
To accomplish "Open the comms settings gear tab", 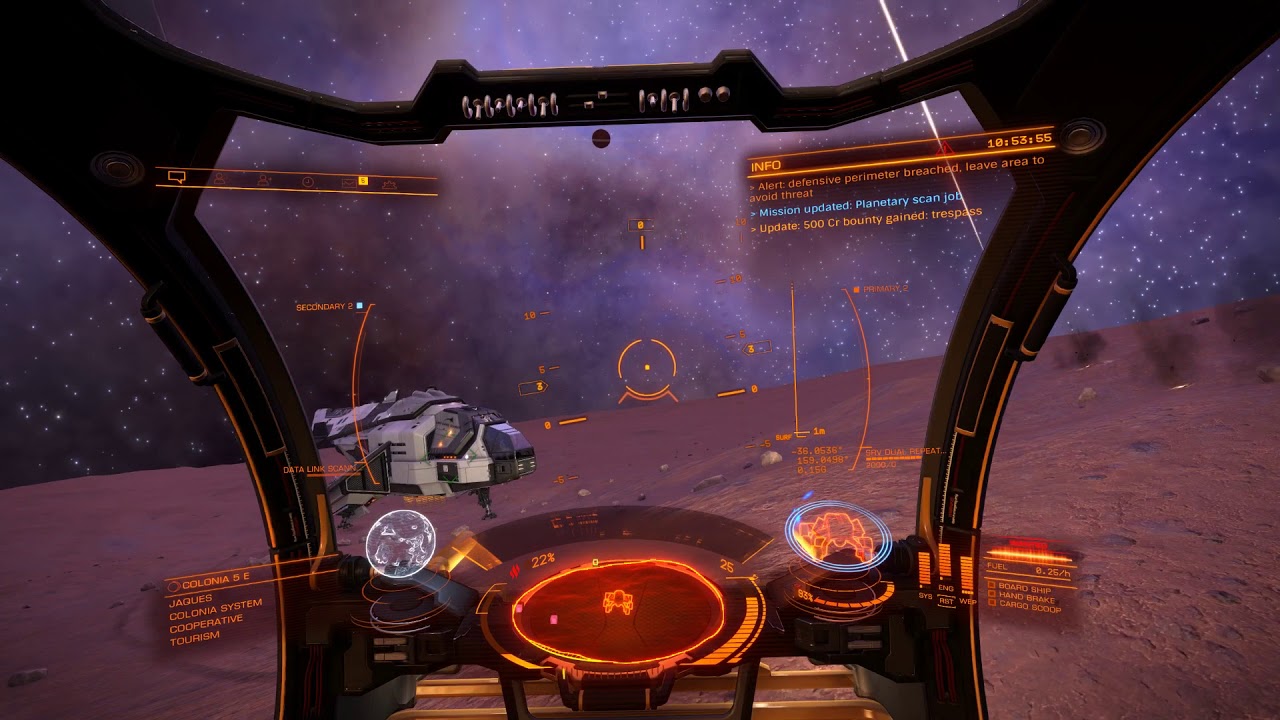I will 389,184.
